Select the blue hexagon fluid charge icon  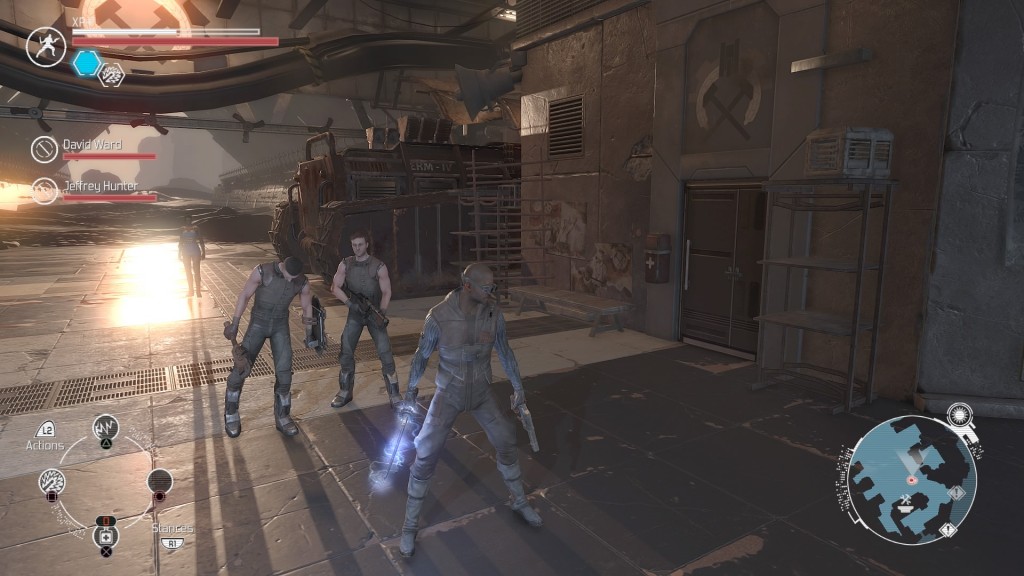coord(87,63)
